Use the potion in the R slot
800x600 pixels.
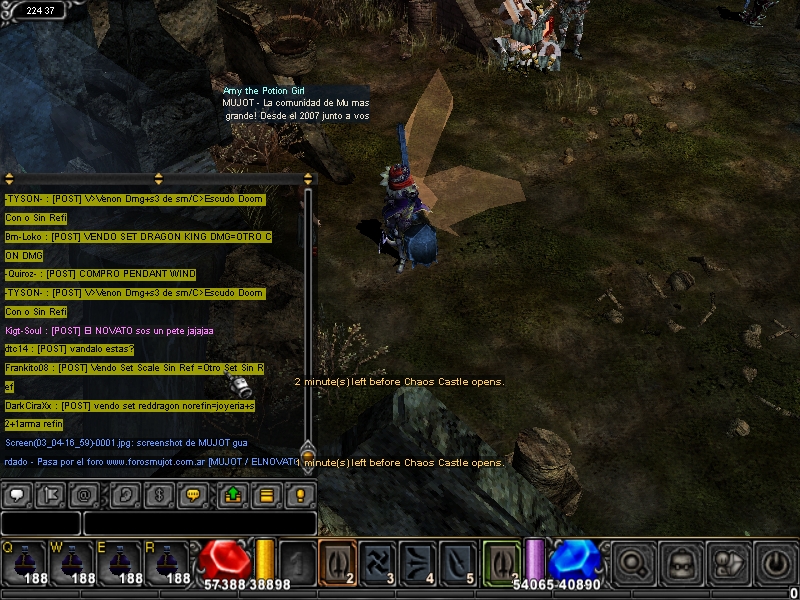(169, 564)
